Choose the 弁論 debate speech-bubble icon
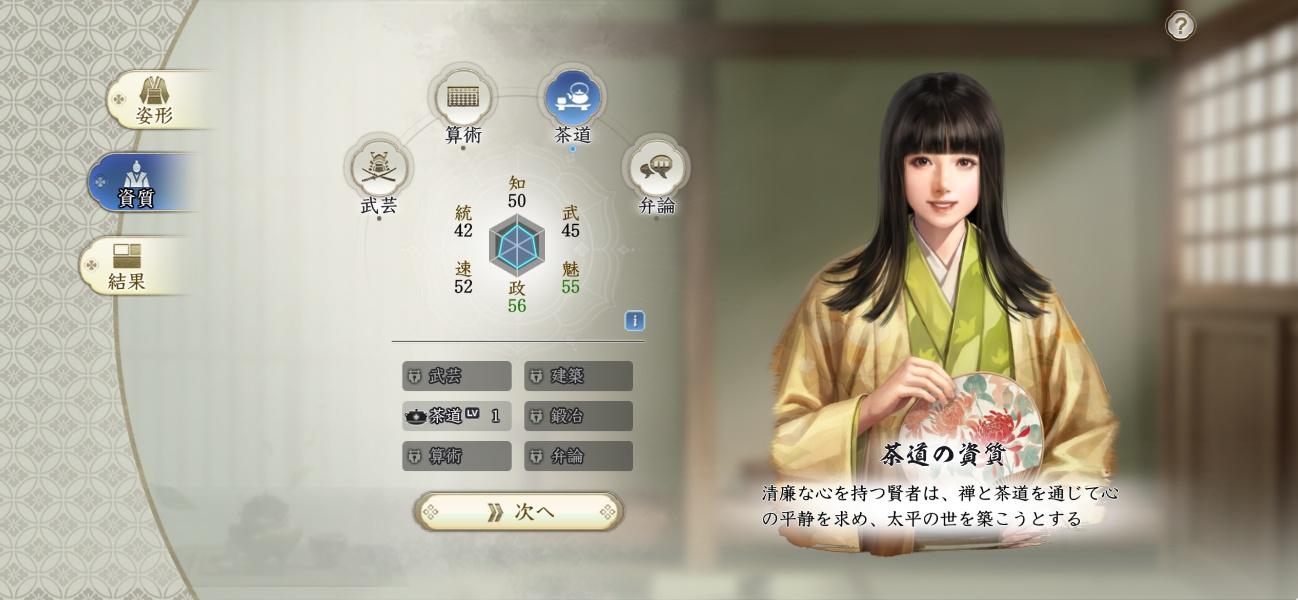This screenshot has height=600, width=1298. pos(656,170)
